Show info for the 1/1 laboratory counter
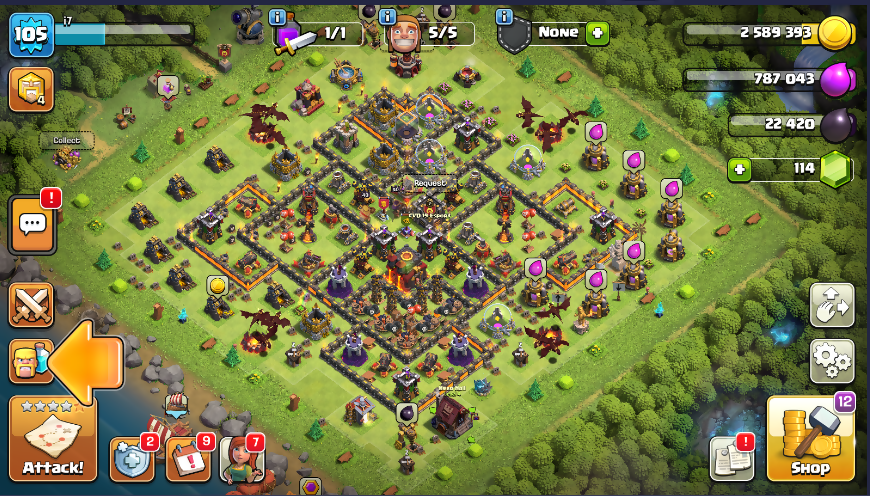Image resolution: width=870 pixels, height=496 pixels. (277, 18)
